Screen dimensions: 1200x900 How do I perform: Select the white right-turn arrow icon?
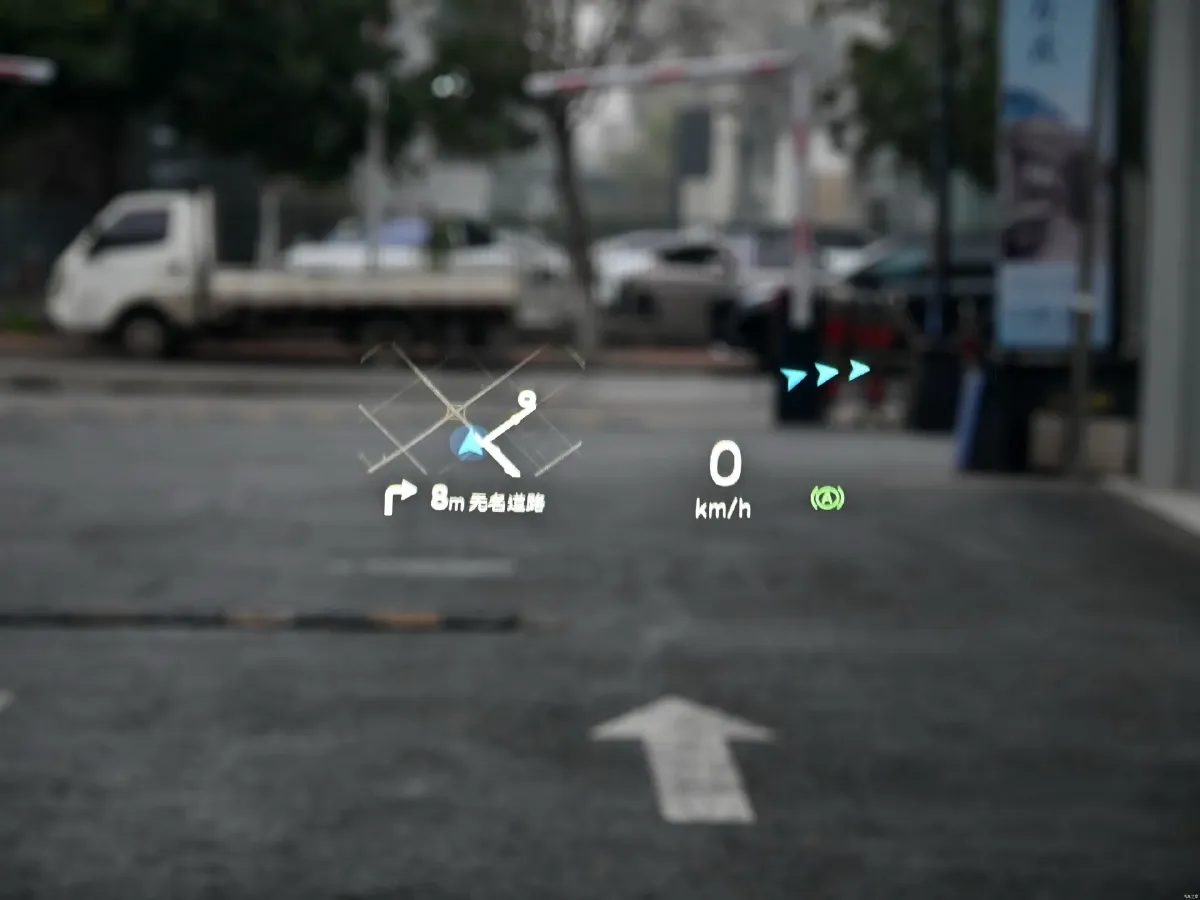(399, 497)
